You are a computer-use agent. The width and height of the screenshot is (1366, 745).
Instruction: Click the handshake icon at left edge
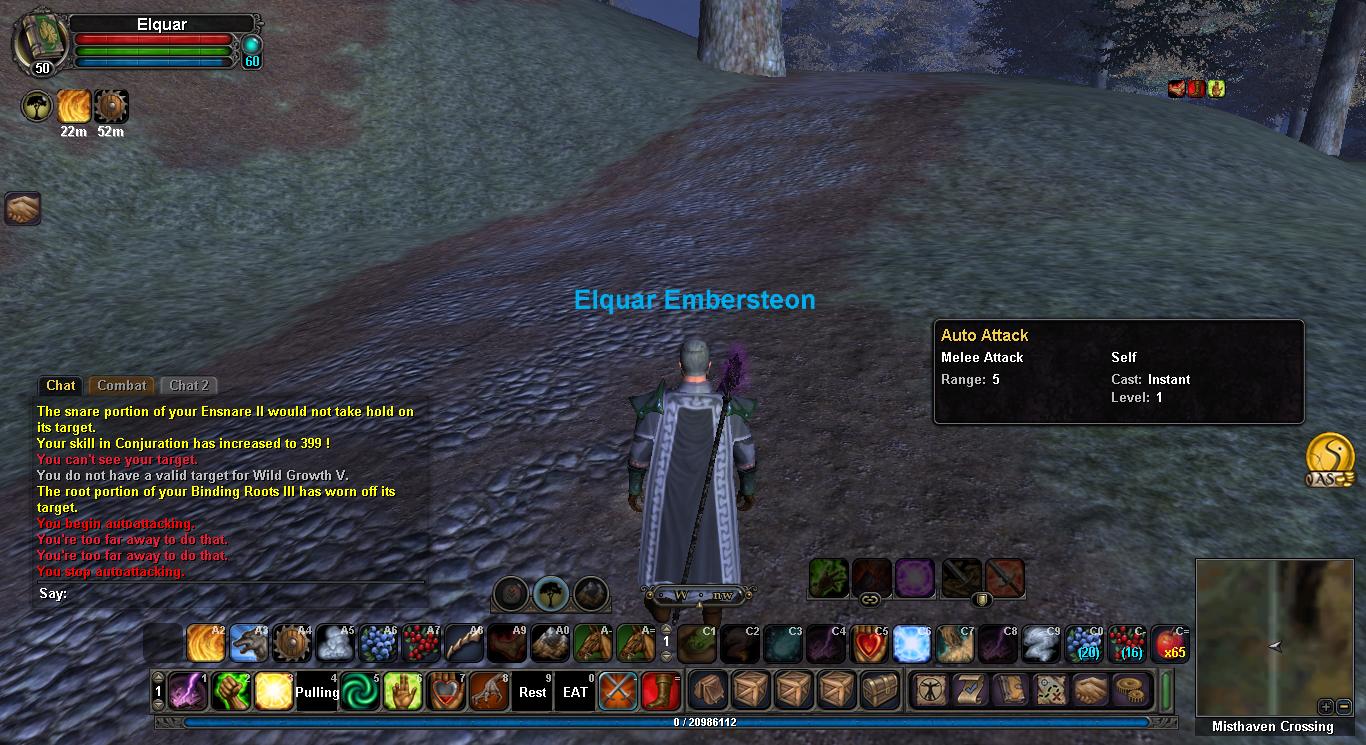pos(22,208)
